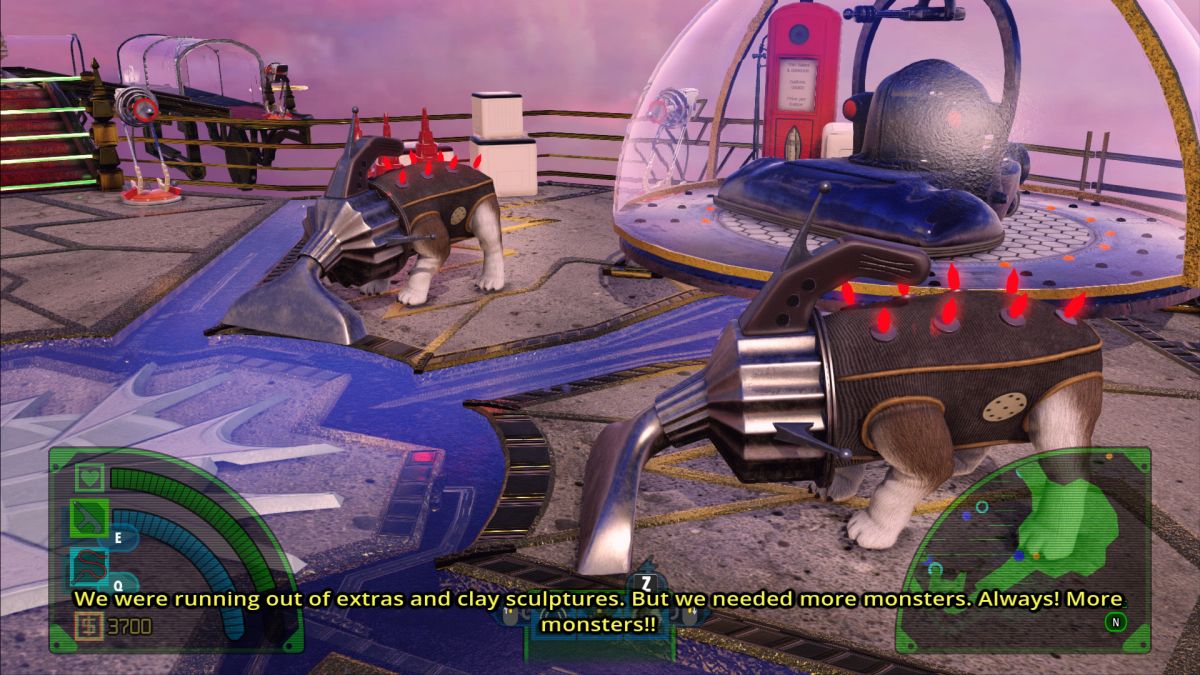Click the dollar sign money icon
1200x675 pixels.
pyautogui.click(x=88, y=627)
